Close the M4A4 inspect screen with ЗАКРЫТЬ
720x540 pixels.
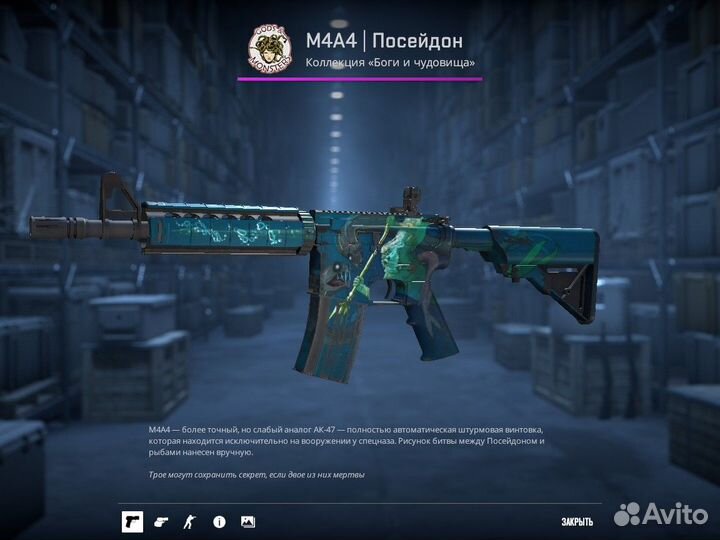576,521
